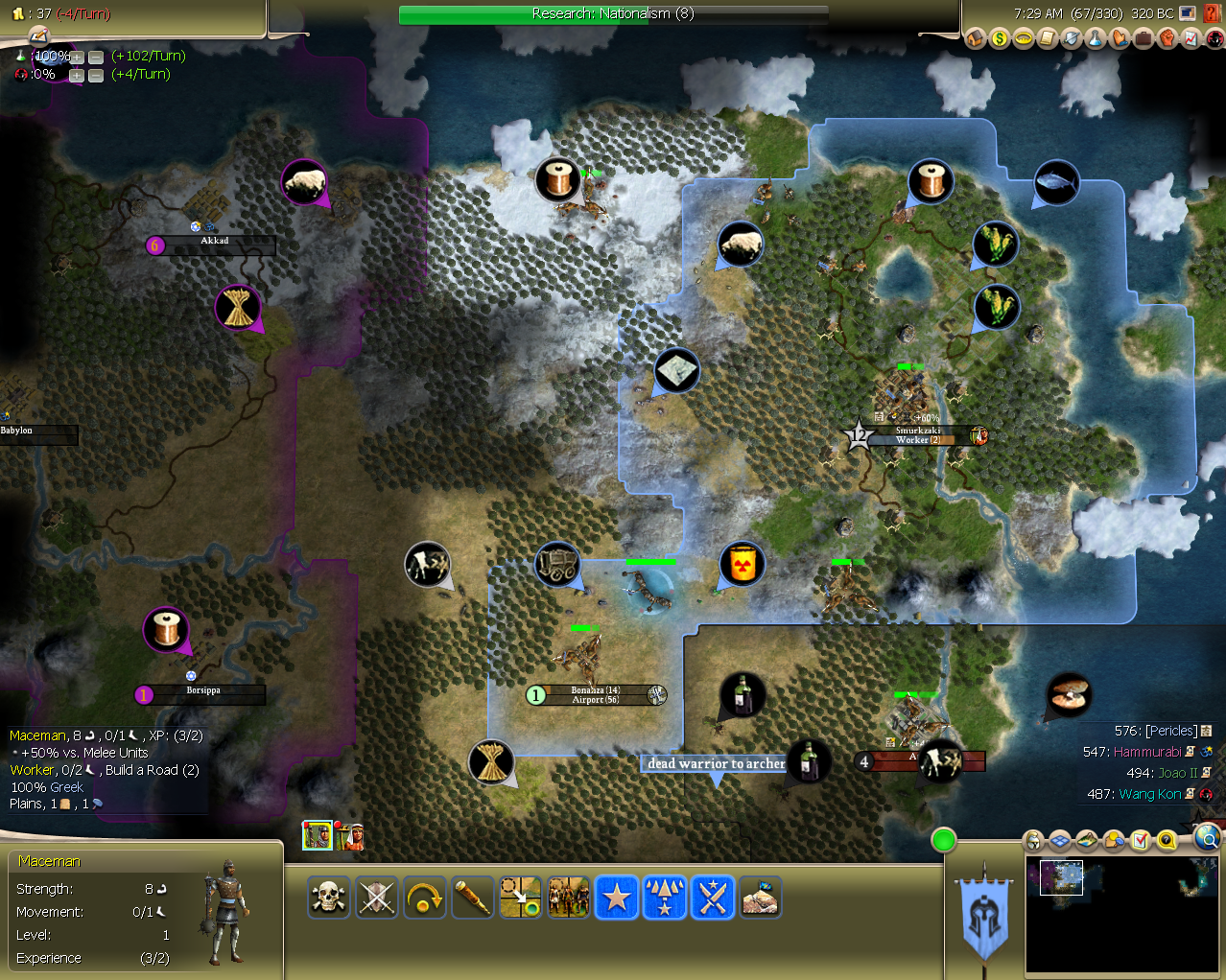Image resolution: width=1226 pixels, height=980 pixels.
Task: Apply the single star promotion
Action: [x=616, y=898]
